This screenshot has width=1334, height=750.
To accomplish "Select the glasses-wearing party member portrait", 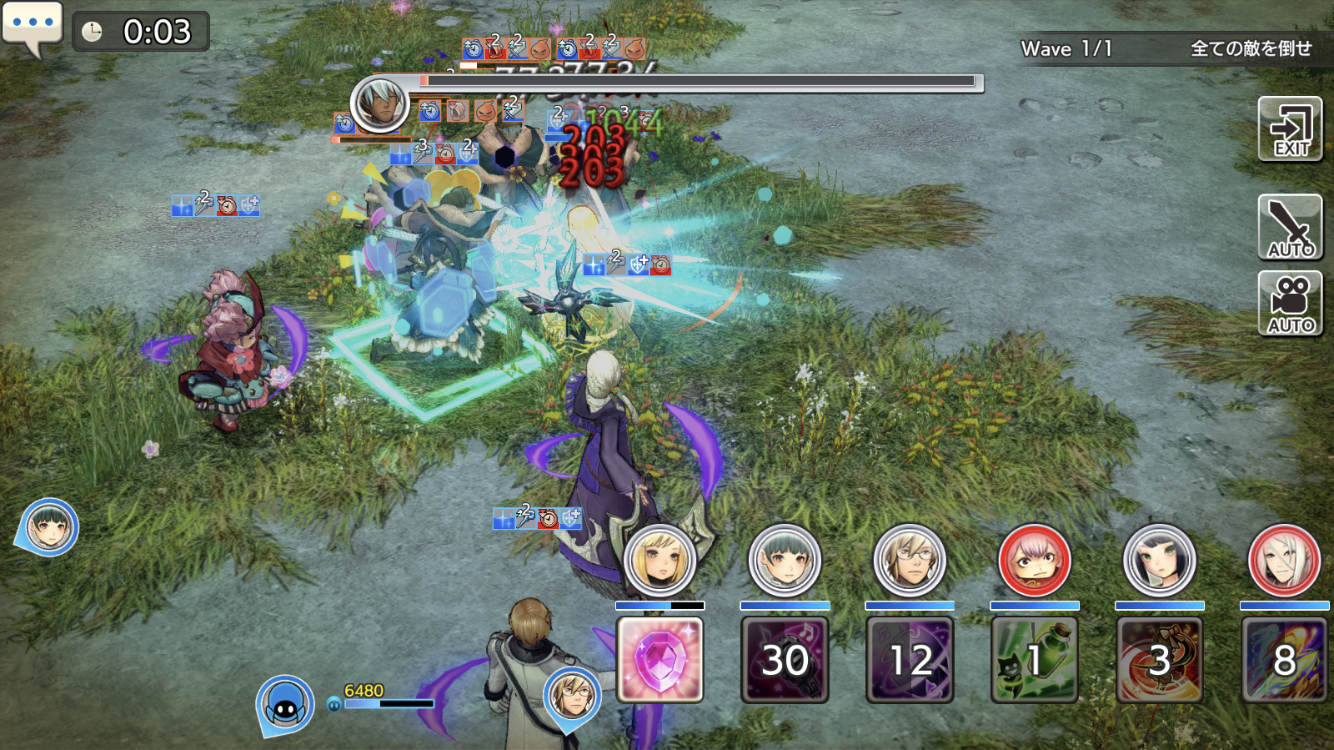I will (x=910, y=561).
